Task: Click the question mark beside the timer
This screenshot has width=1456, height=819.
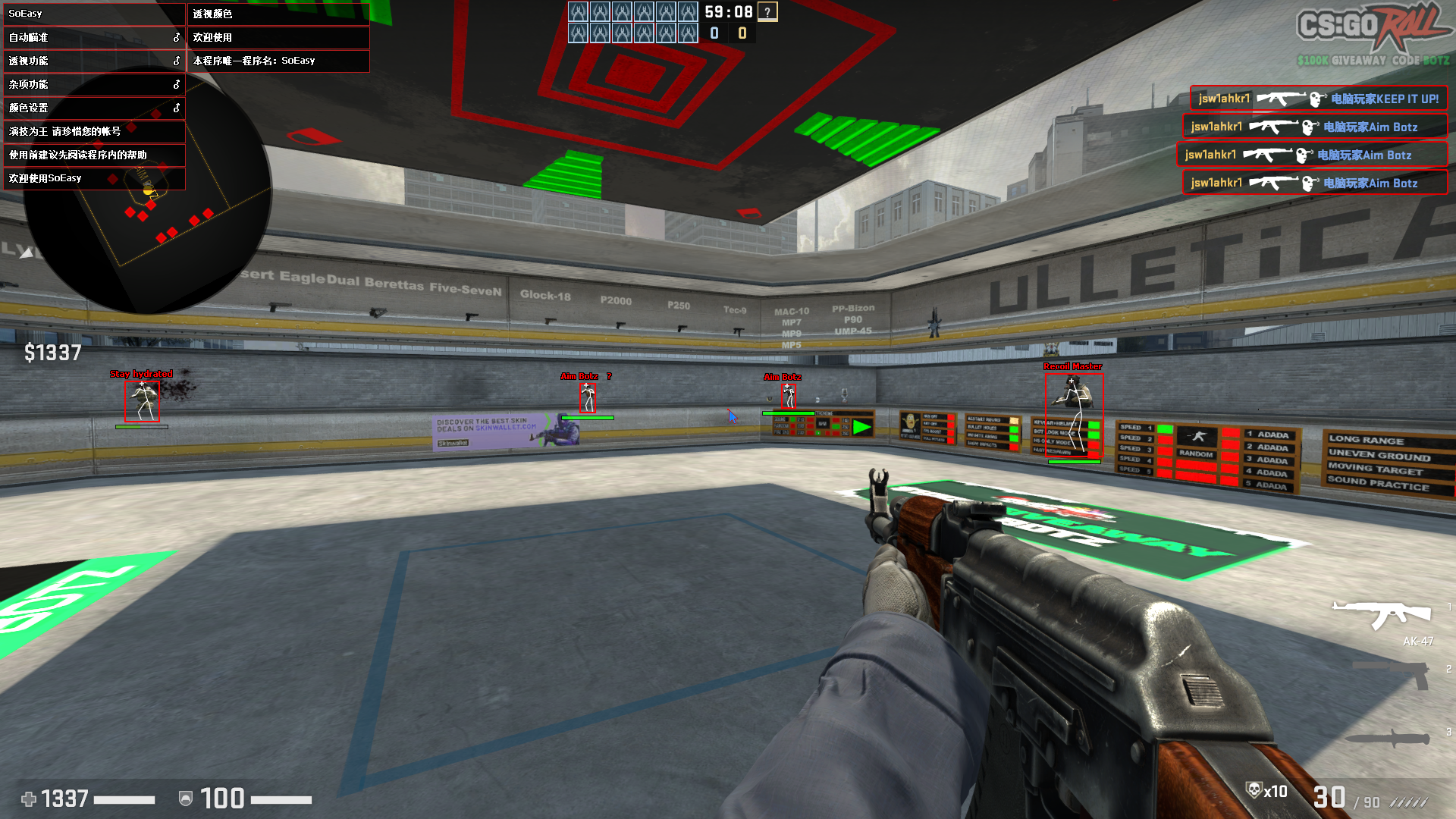Action: [x=767, y=12]
